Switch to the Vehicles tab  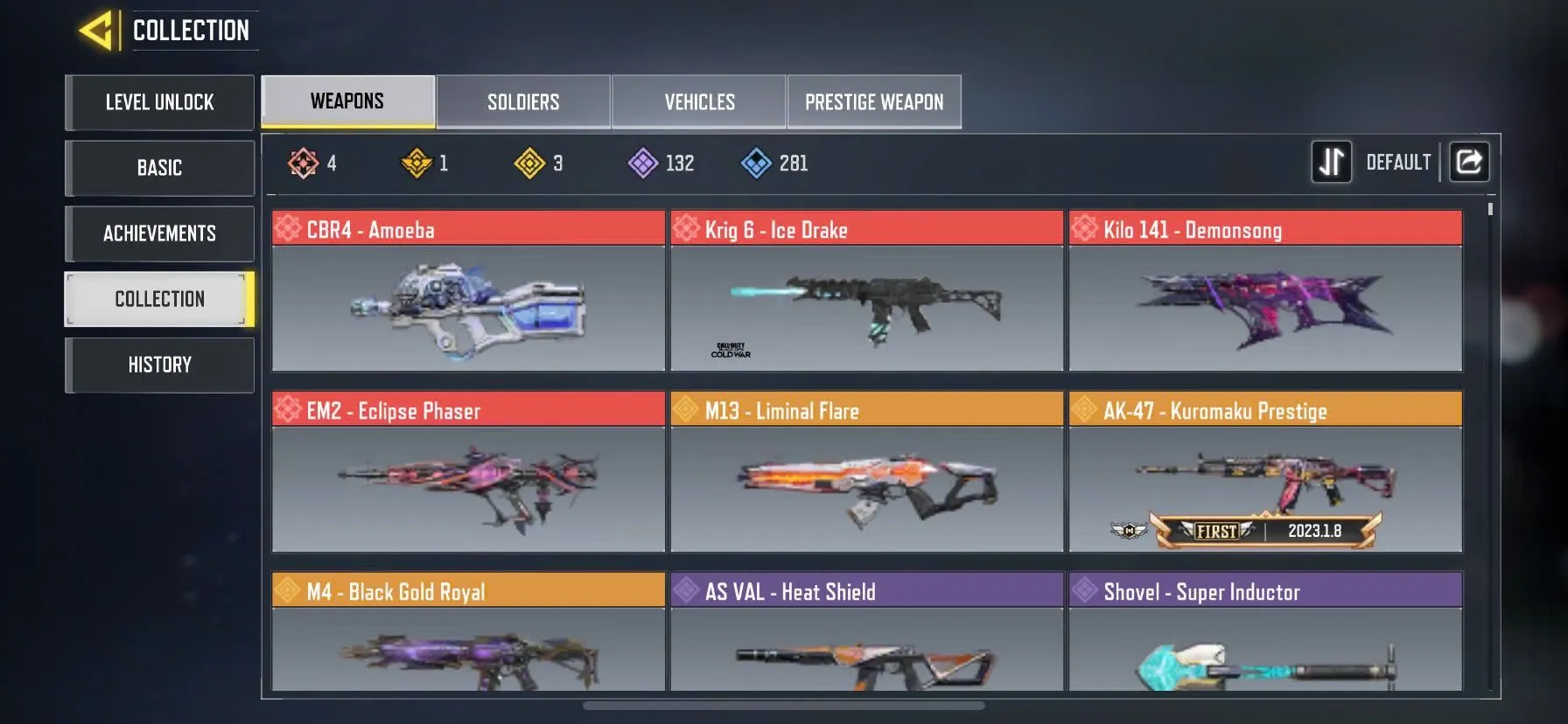(x=698, y=101)
